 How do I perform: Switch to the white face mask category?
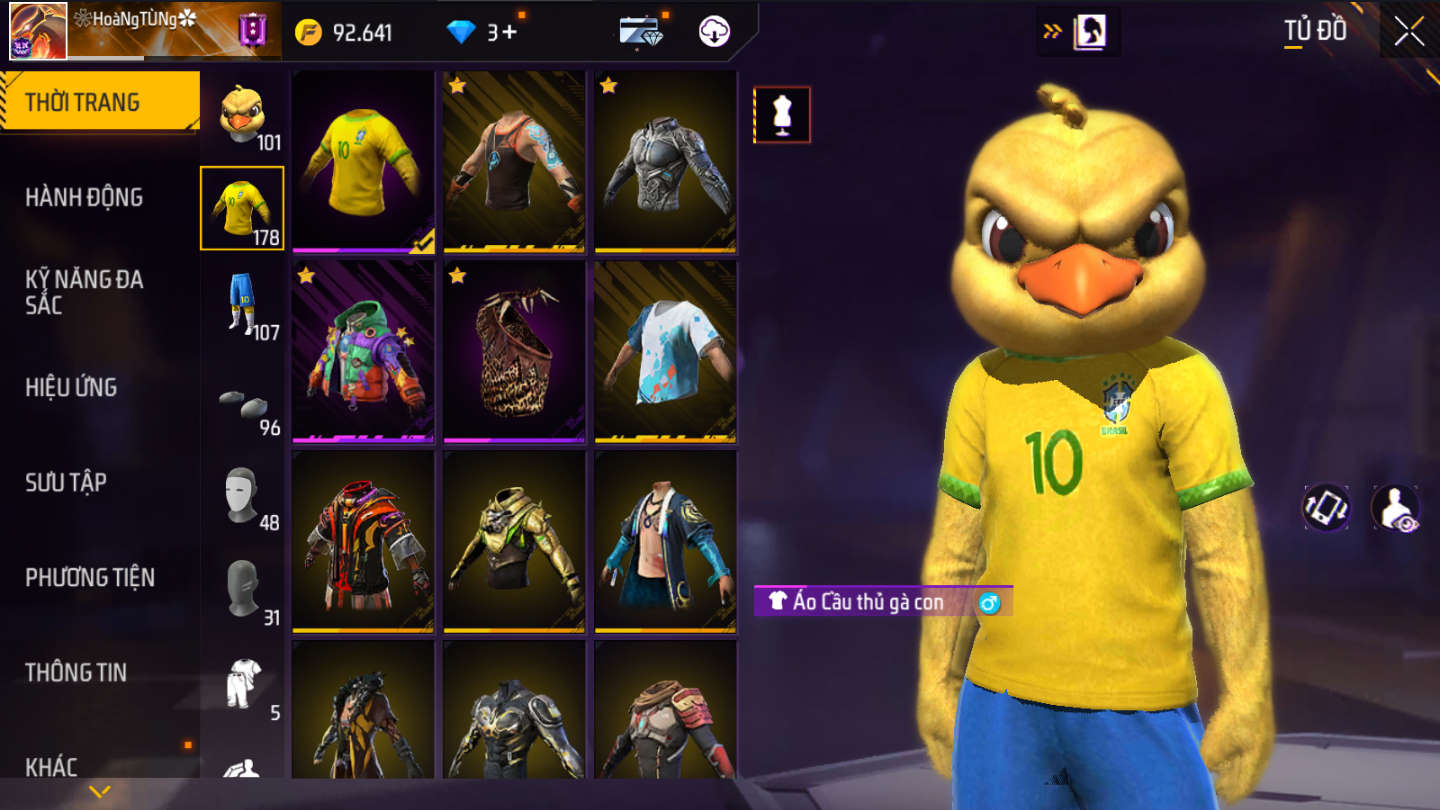(242, 494)
